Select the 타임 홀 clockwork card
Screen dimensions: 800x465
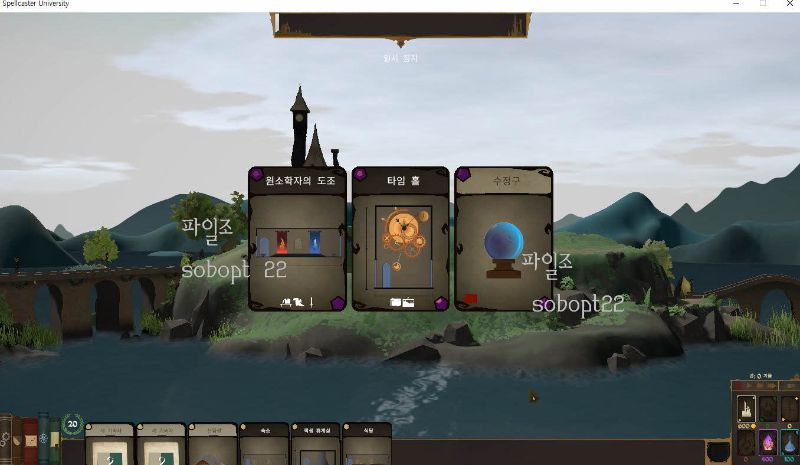click(x=400, y=239)
